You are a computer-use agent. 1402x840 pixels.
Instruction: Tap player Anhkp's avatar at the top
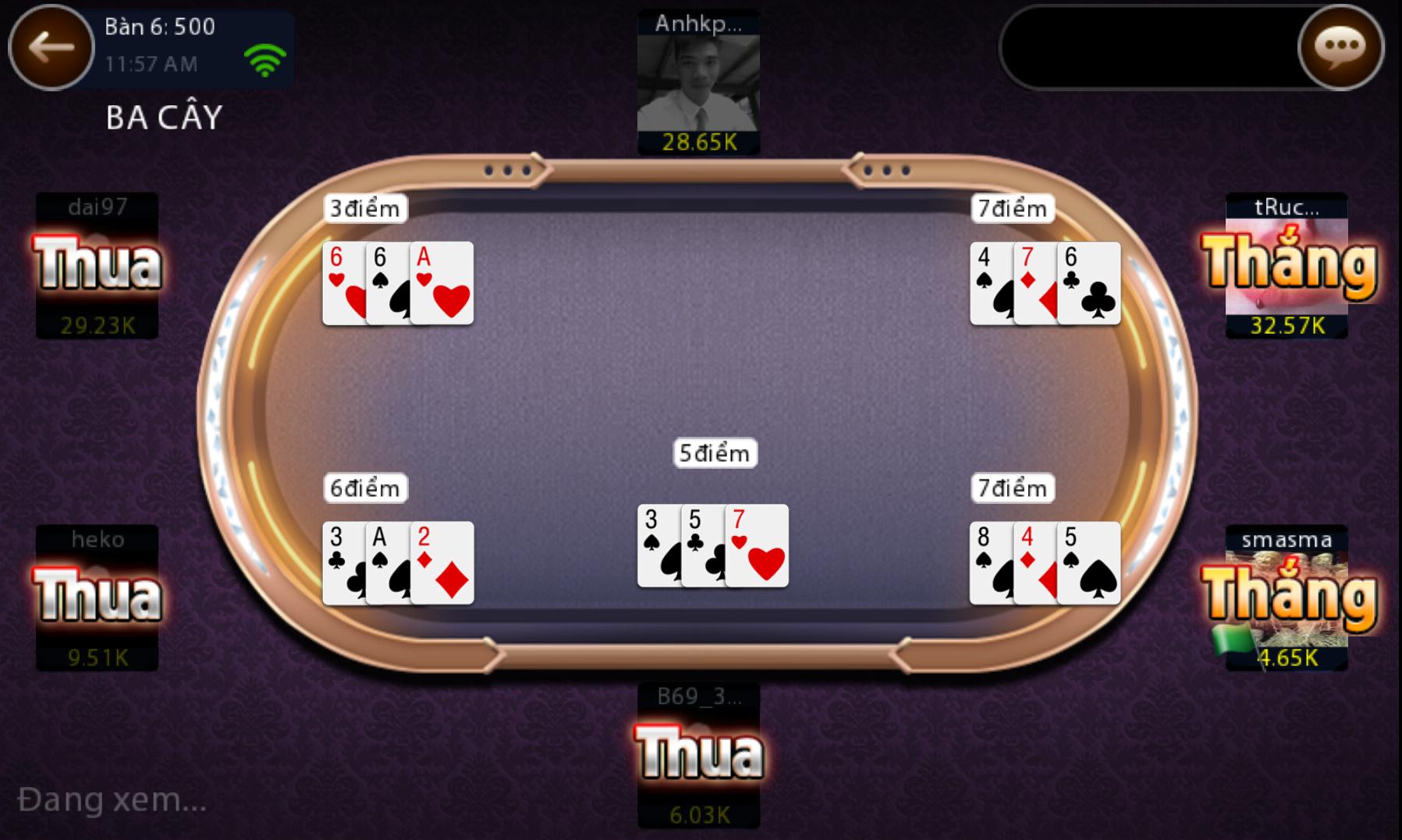pos(697,82)
